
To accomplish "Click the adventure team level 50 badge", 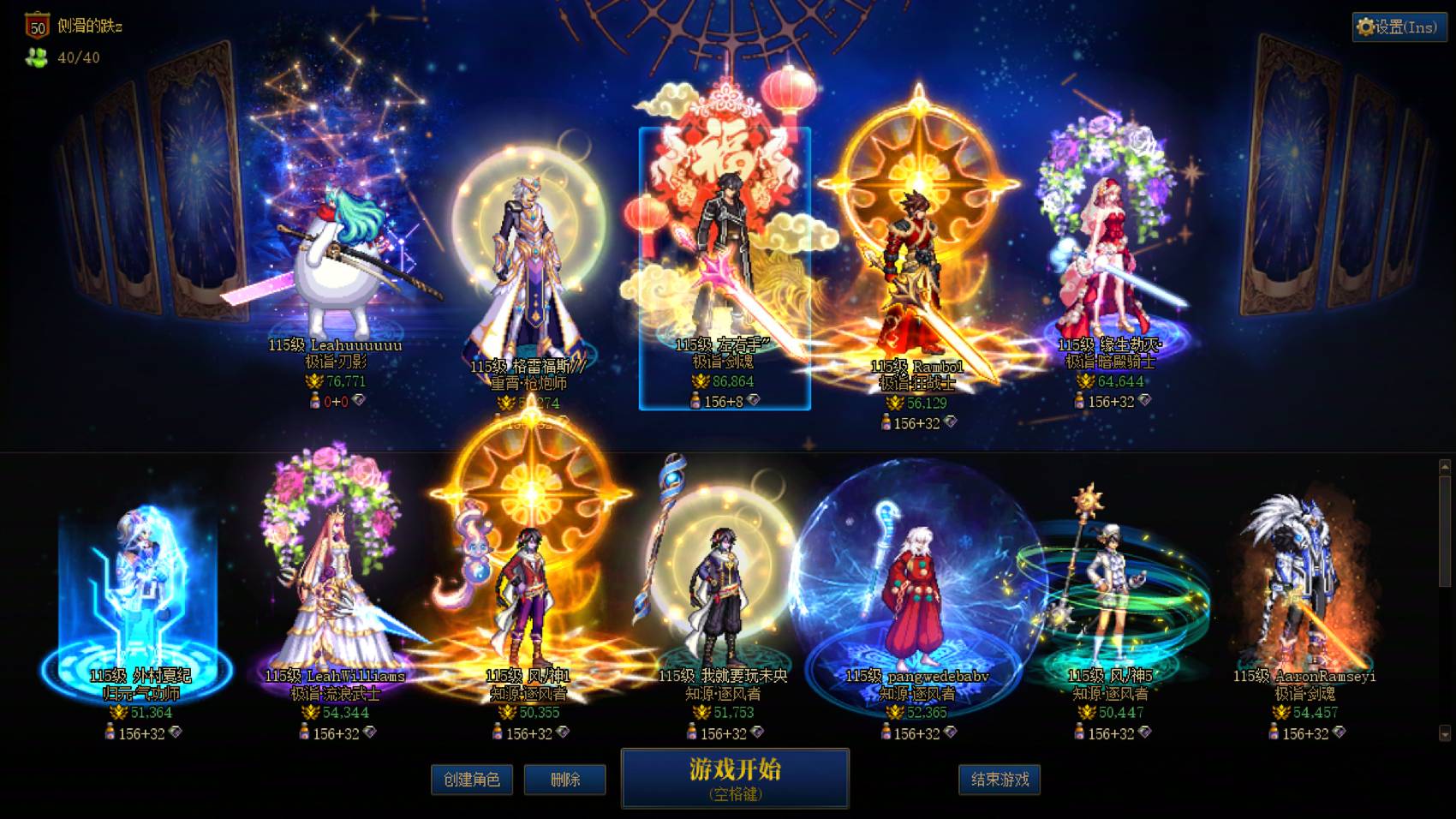I will tap(36, 25).
